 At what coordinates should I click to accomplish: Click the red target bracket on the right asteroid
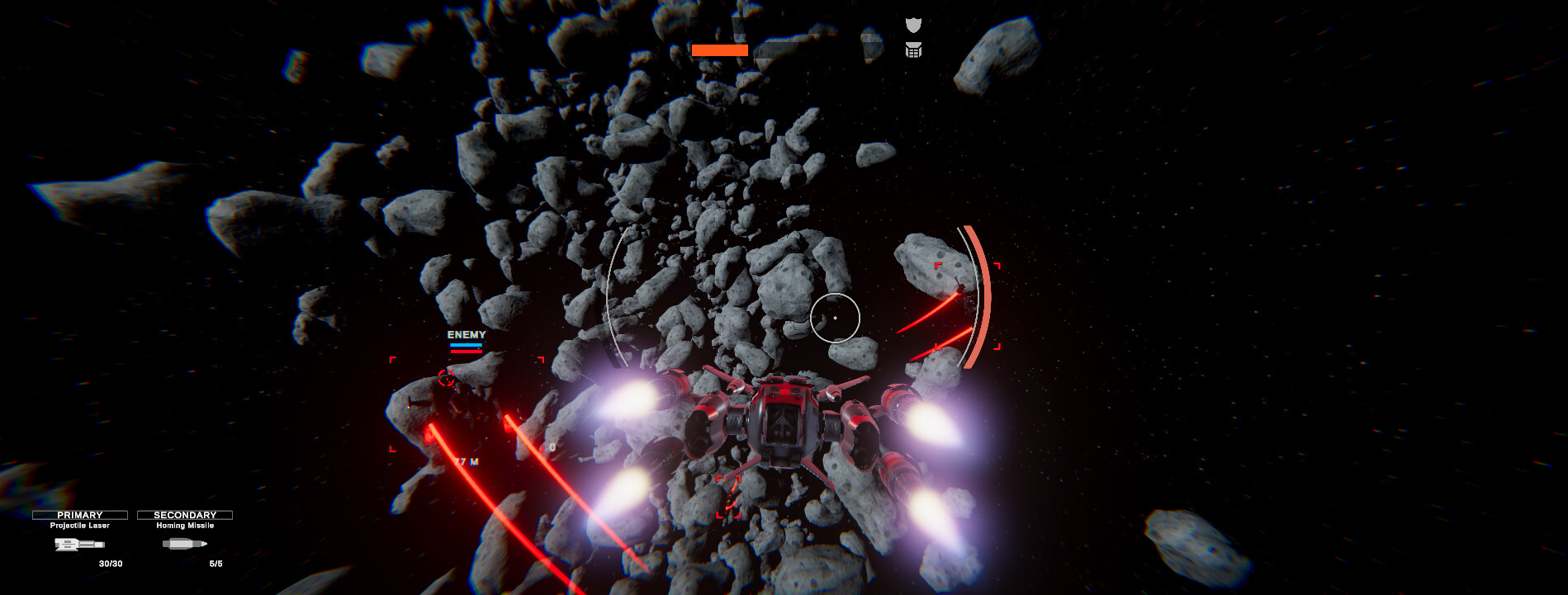click(968, 304)
